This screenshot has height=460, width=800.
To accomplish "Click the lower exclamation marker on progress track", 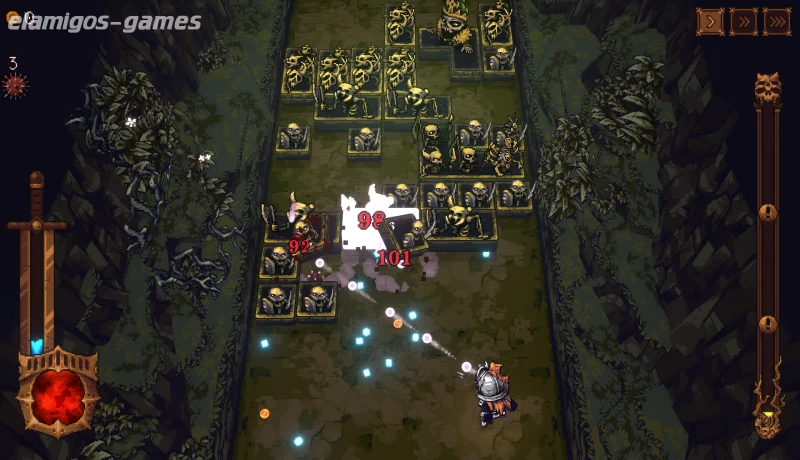I will [x=767, y=324].
